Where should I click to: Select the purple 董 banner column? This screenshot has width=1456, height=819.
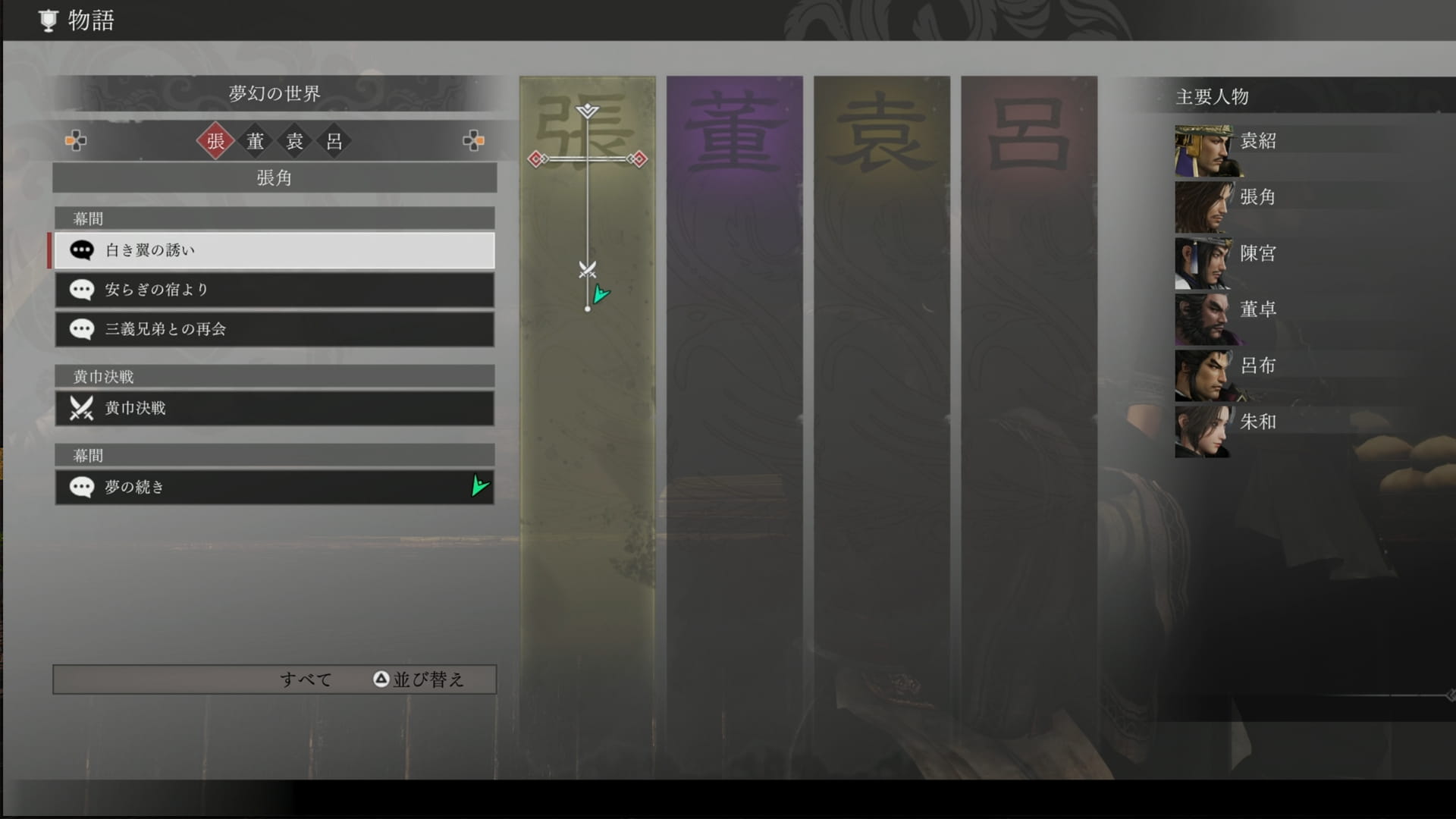click(734, 425)
